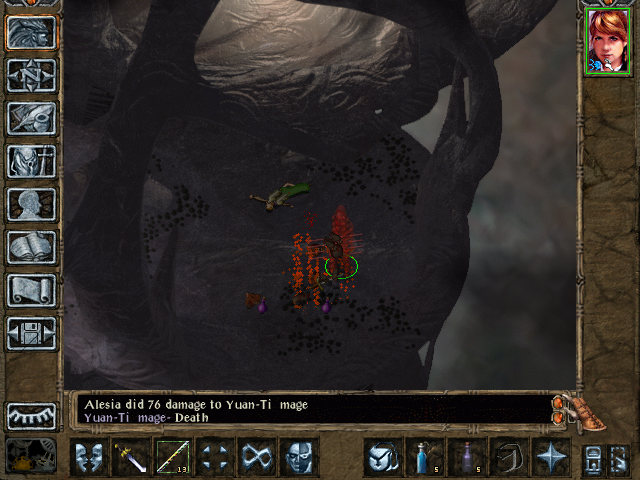Click the four-pointed star action button
Image resolution: width=640 pixels, height=480 pixels.
(551, 456)
